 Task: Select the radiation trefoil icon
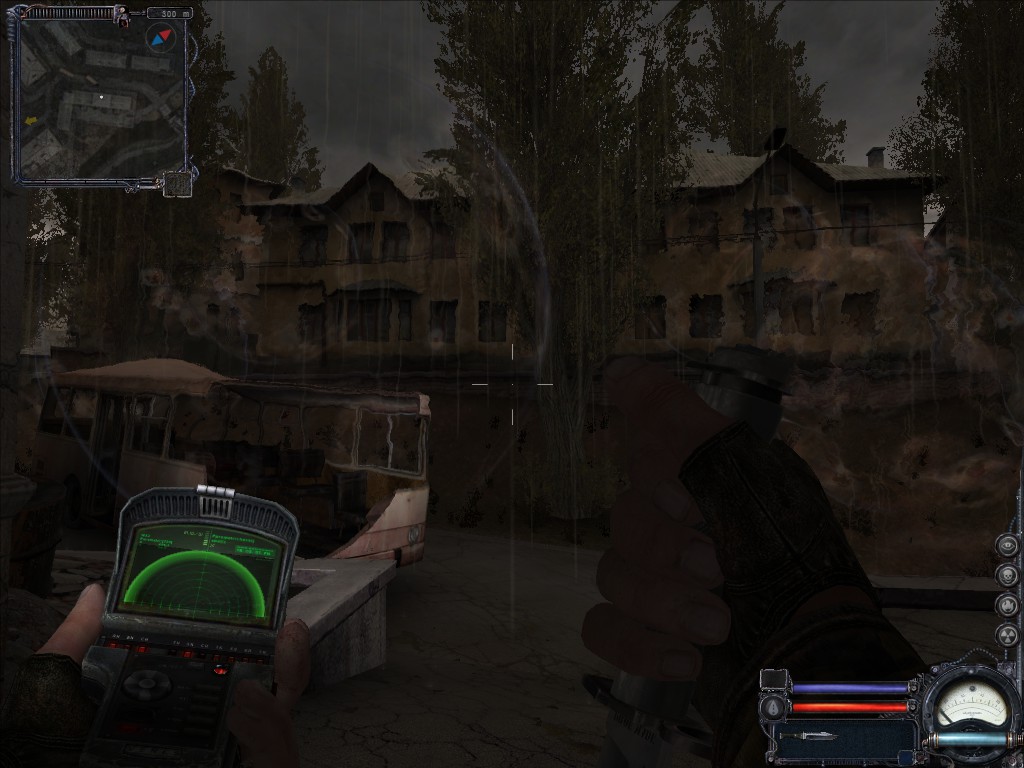1007,636
